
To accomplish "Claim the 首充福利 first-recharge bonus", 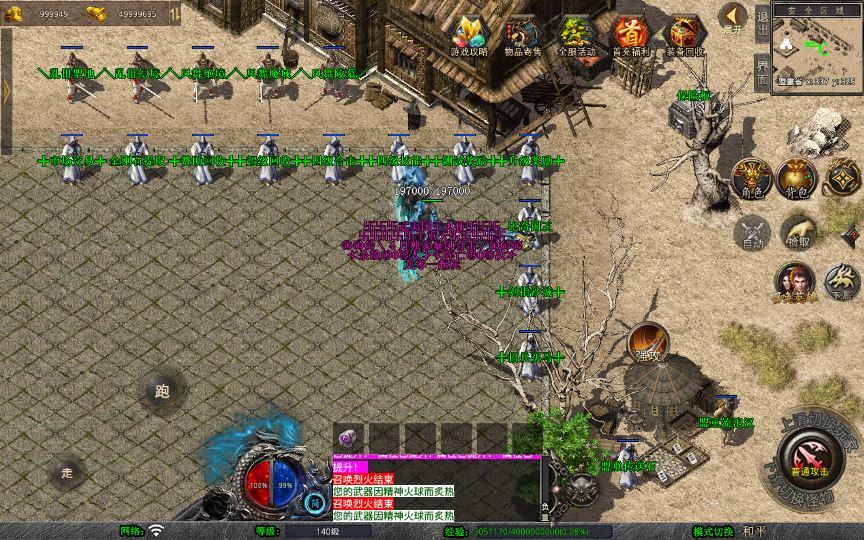I will tap(630, 36).
